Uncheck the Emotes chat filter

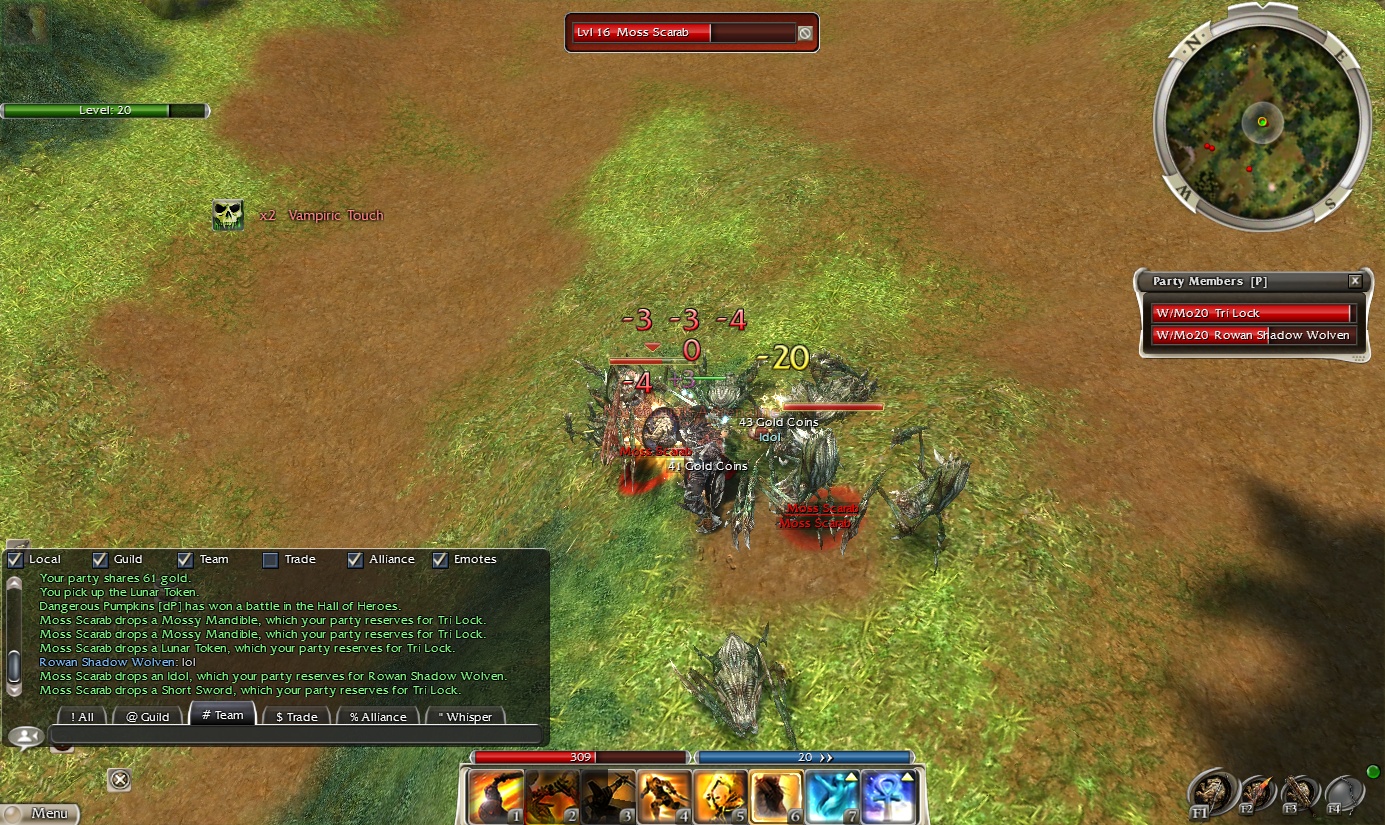(440, 560)
